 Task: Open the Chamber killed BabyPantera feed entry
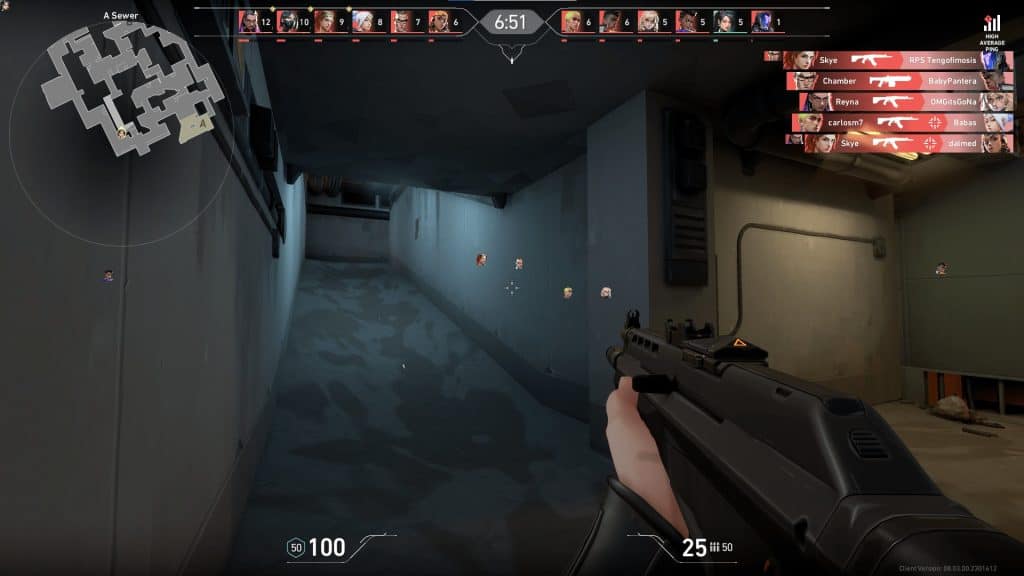click(x=898, y=81)
